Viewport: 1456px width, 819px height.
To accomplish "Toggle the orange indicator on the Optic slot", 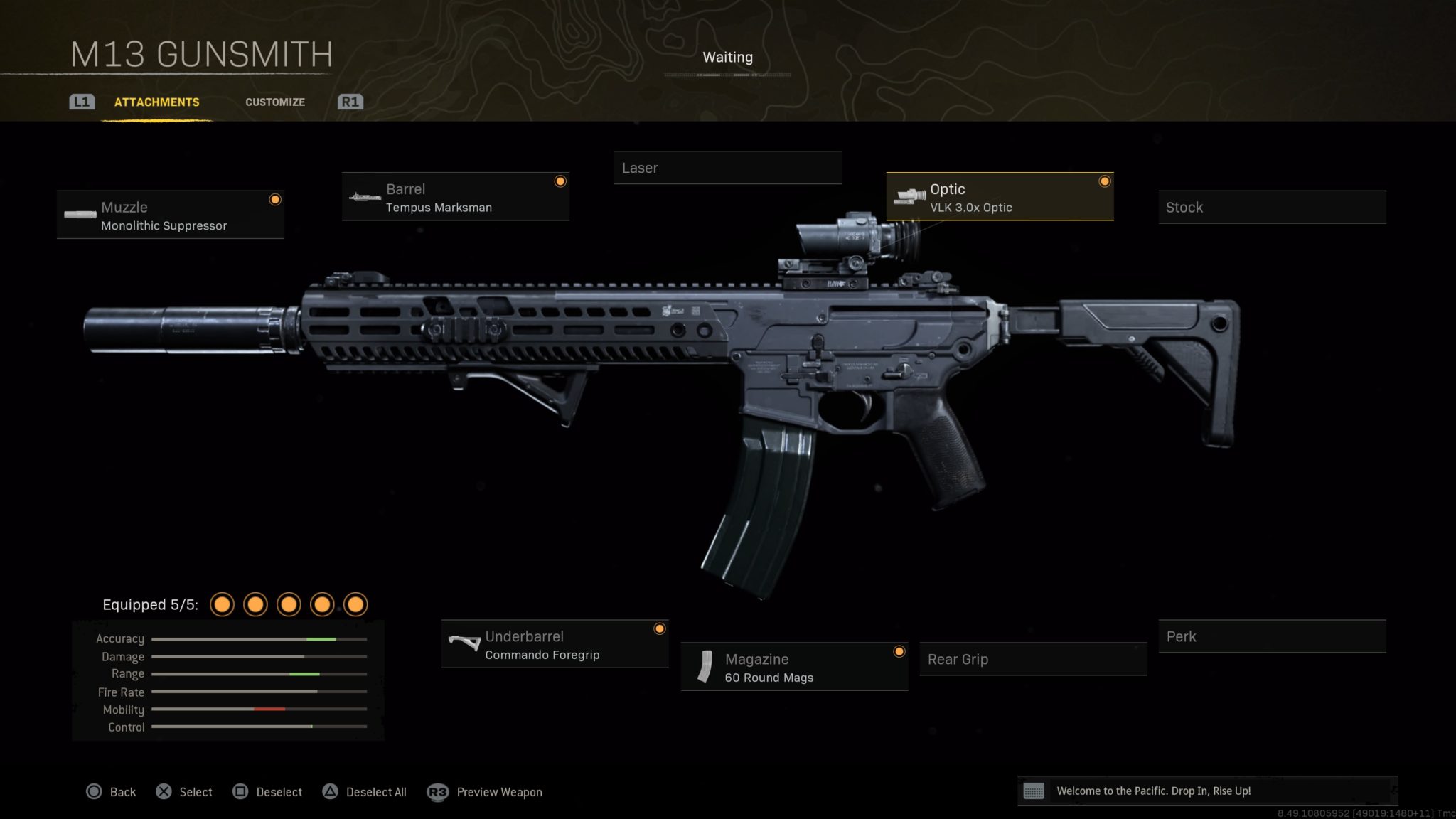I will (1104, 181).
